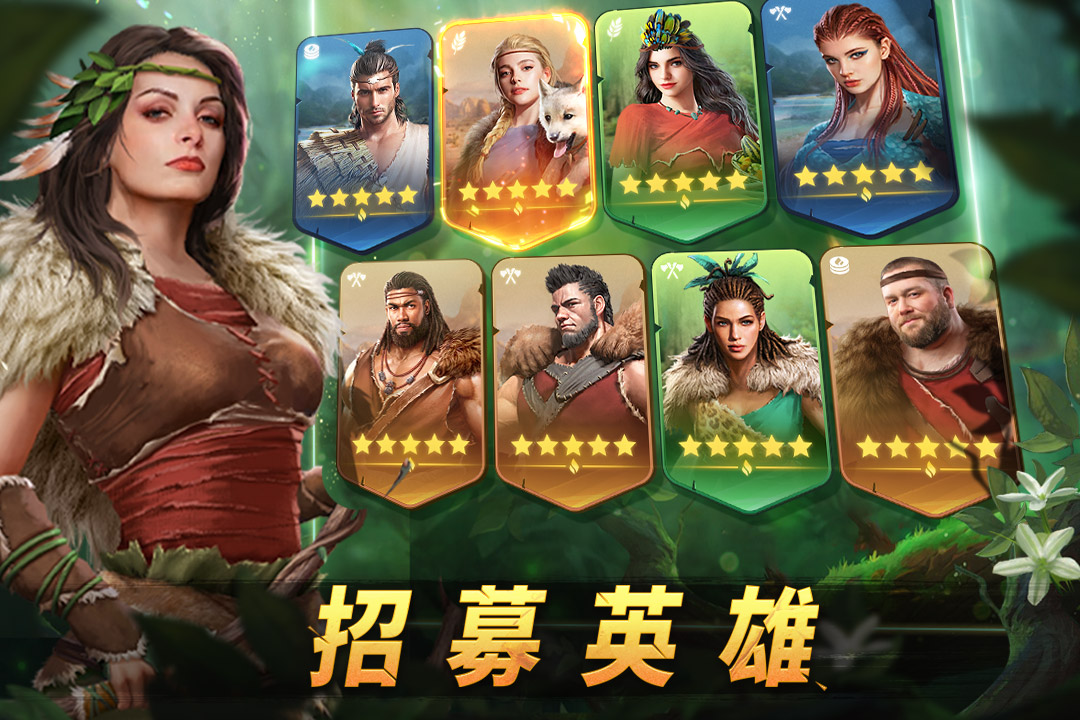This screenshot has width=1080, height=720.
Task: Choose the glowing card of woman with wolf pup
Action: click(516, 125)
